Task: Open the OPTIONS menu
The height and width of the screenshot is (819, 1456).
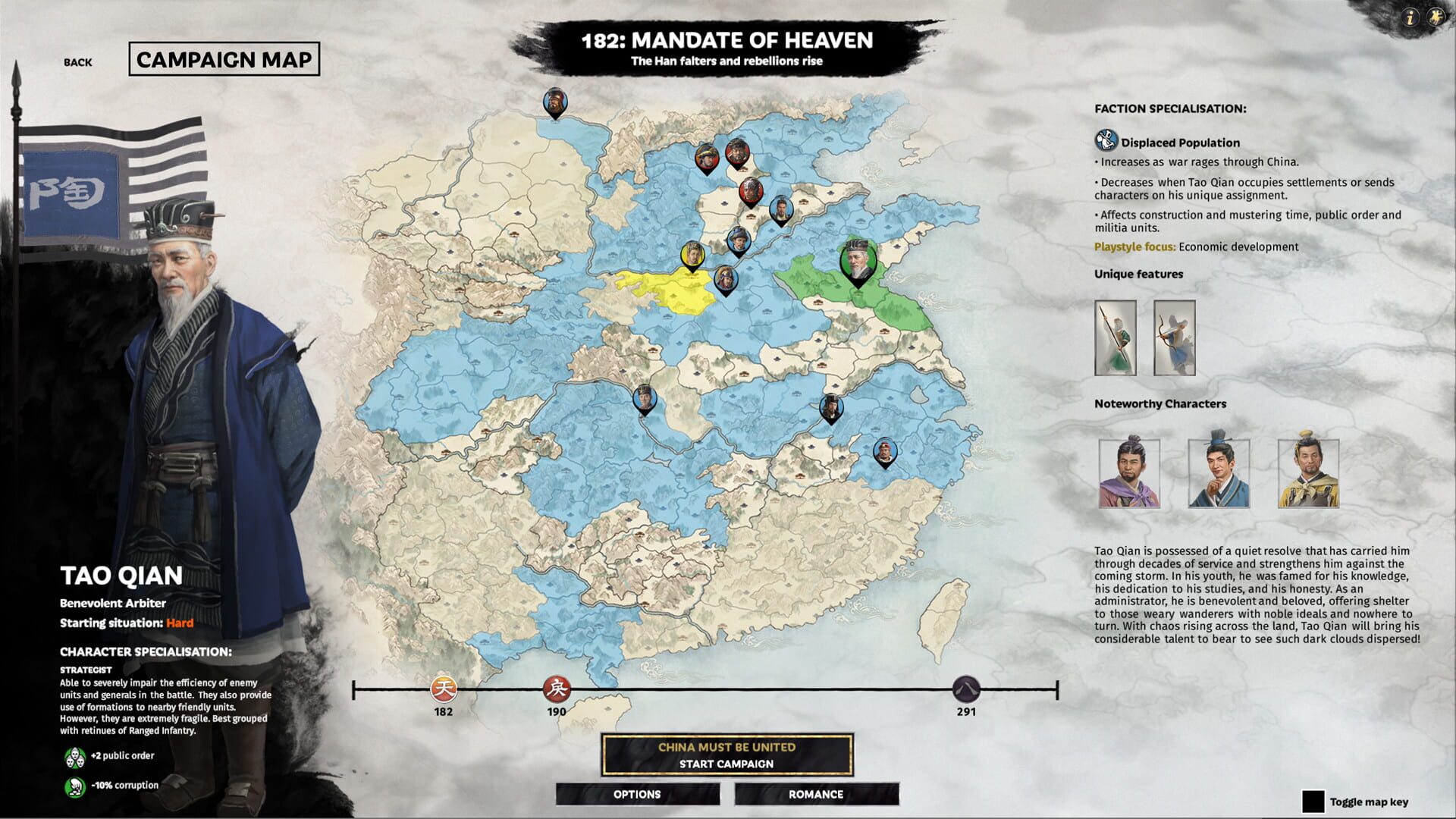Action: tap(637, 794)
